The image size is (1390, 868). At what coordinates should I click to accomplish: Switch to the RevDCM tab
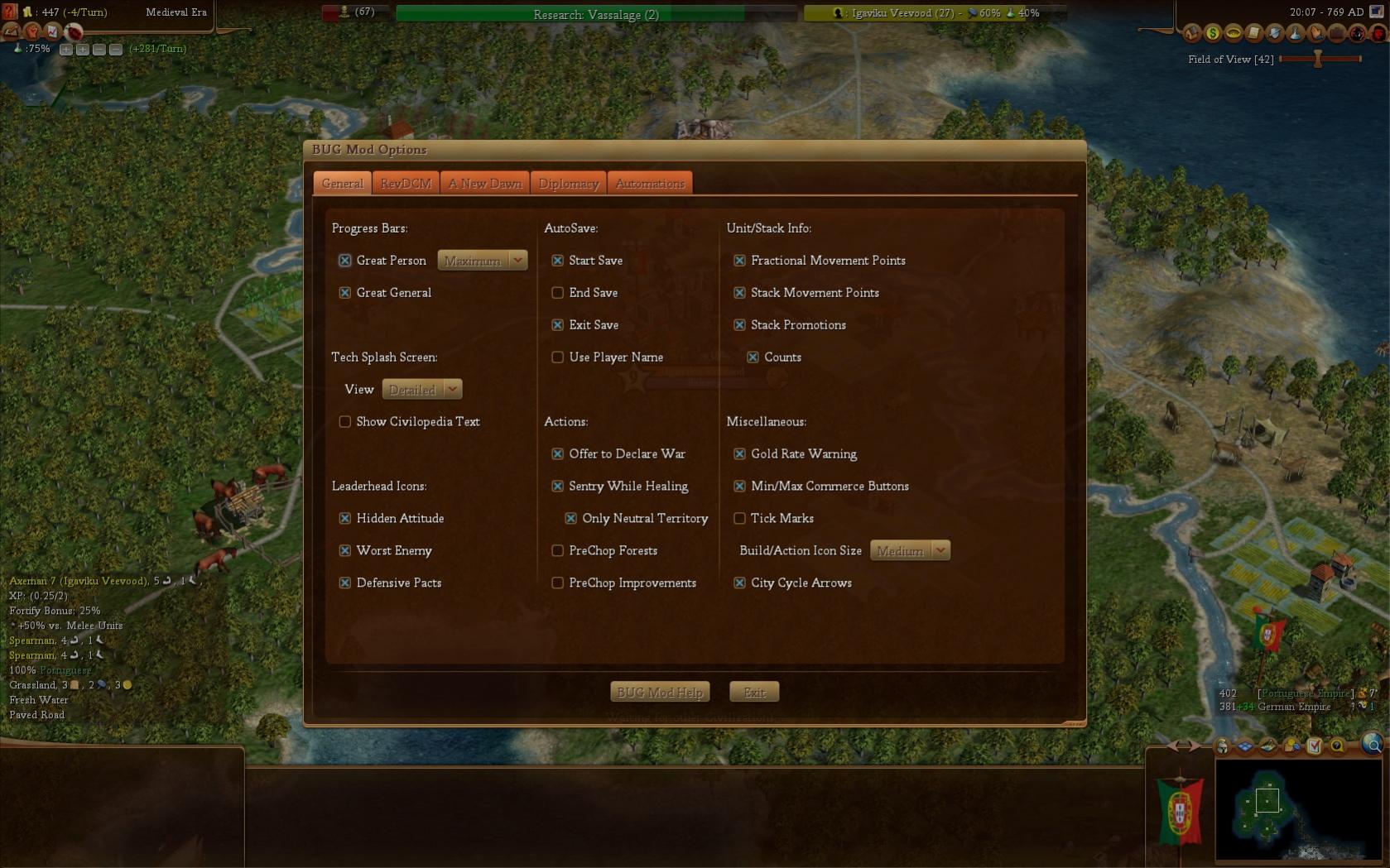point(406,184)
